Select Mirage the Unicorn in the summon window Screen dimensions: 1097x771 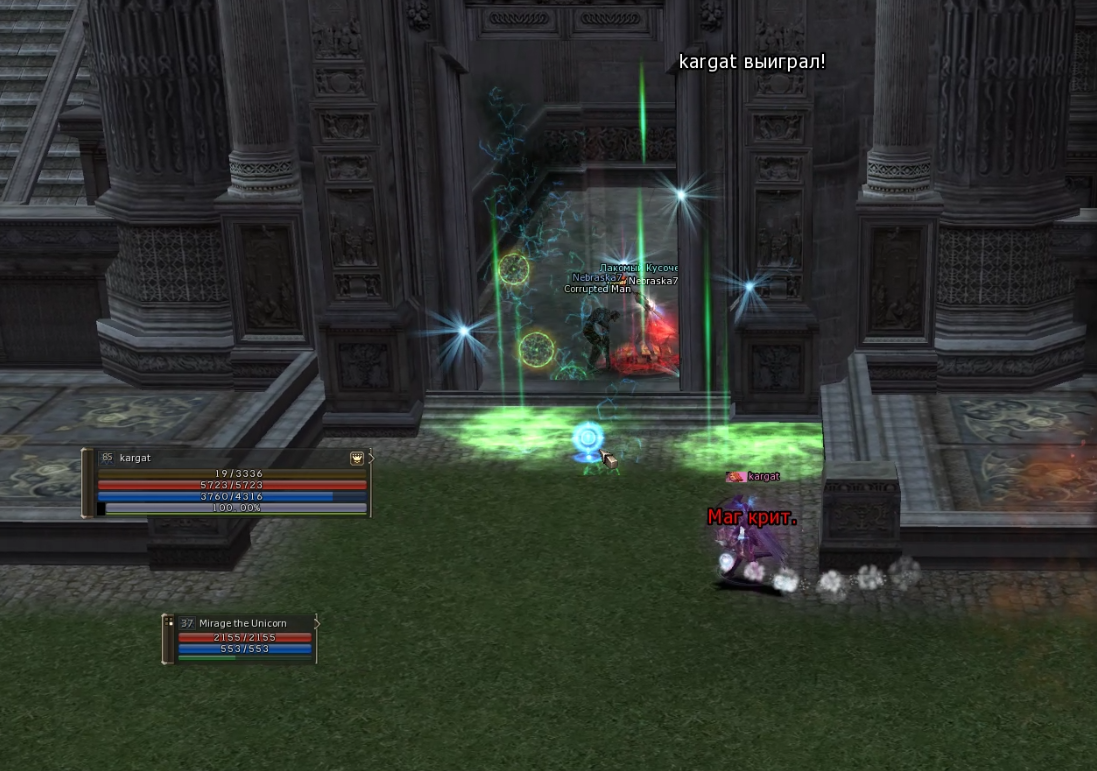click(x=242, y=623)
